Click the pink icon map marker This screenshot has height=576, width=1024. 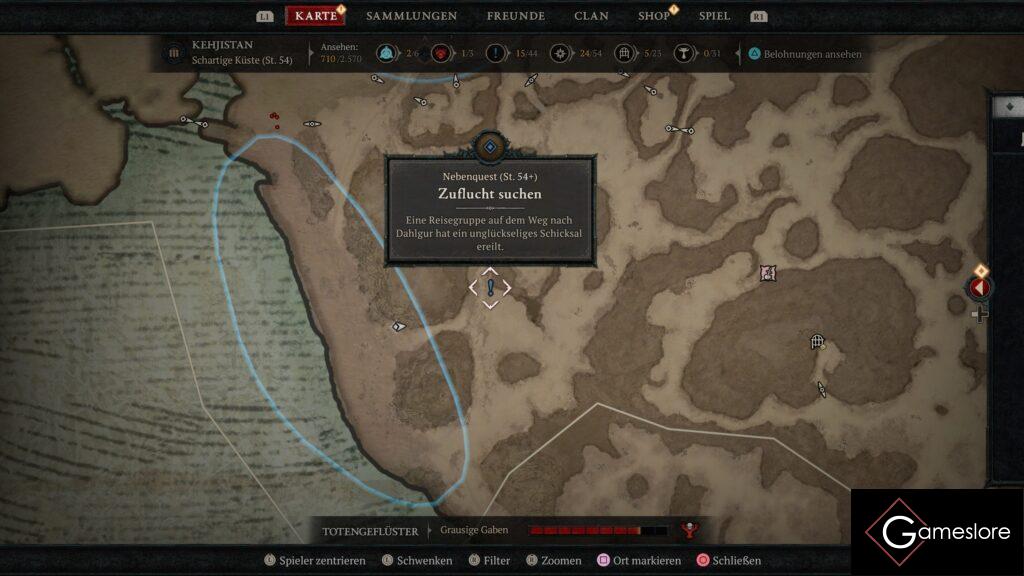pos(767,273)
